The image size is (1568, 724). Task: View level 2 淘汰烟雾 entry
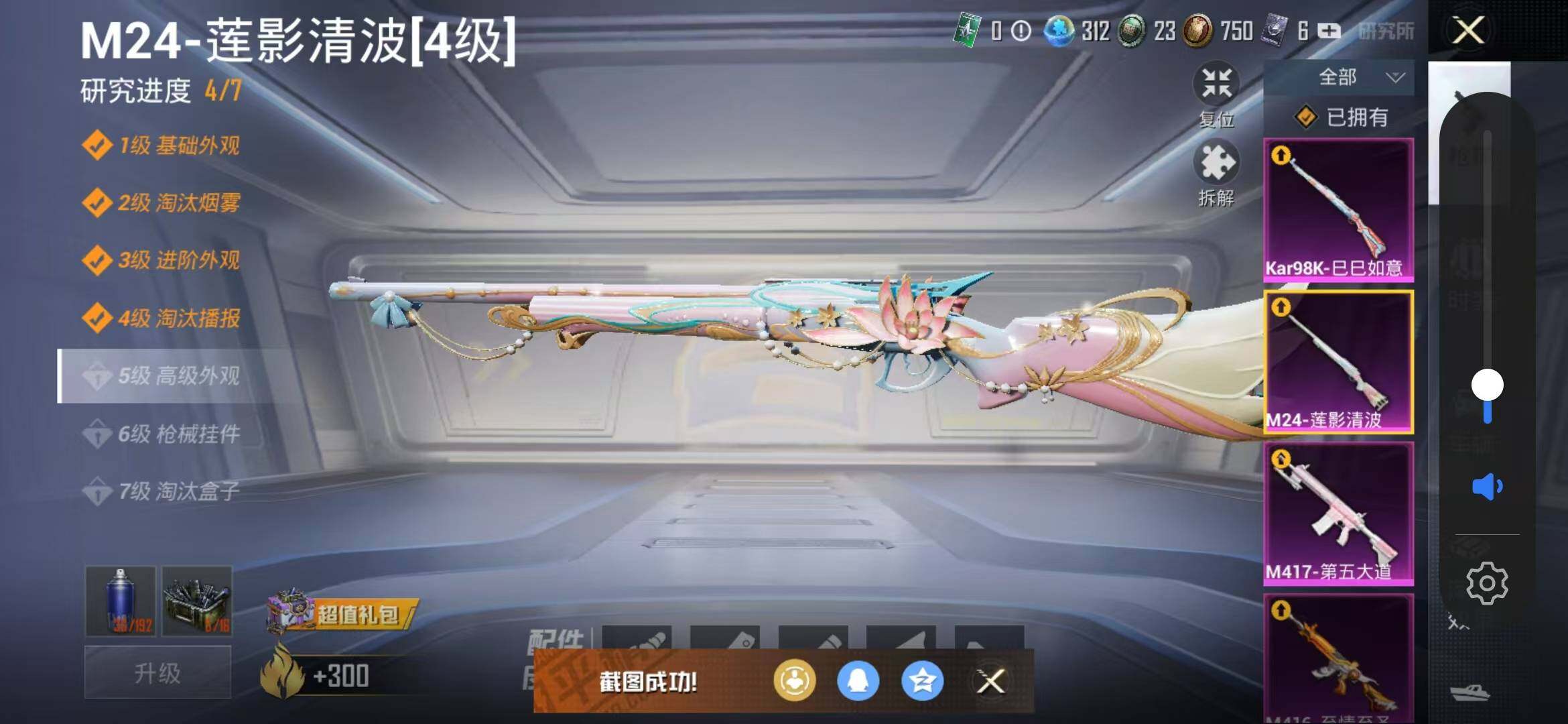[161, 202]
